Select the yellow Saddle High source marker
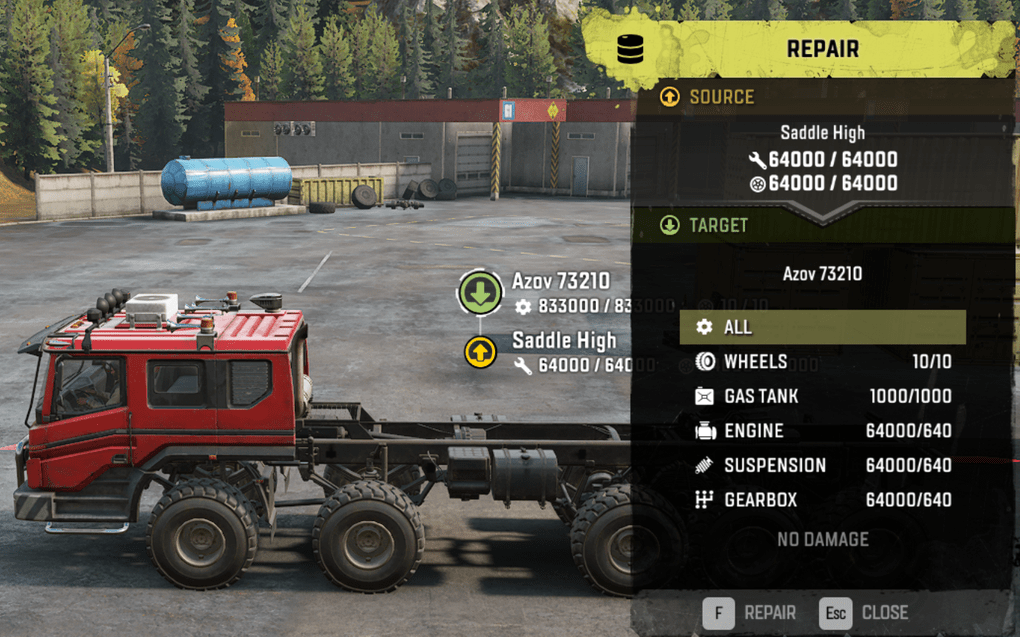 click(481, 351)
